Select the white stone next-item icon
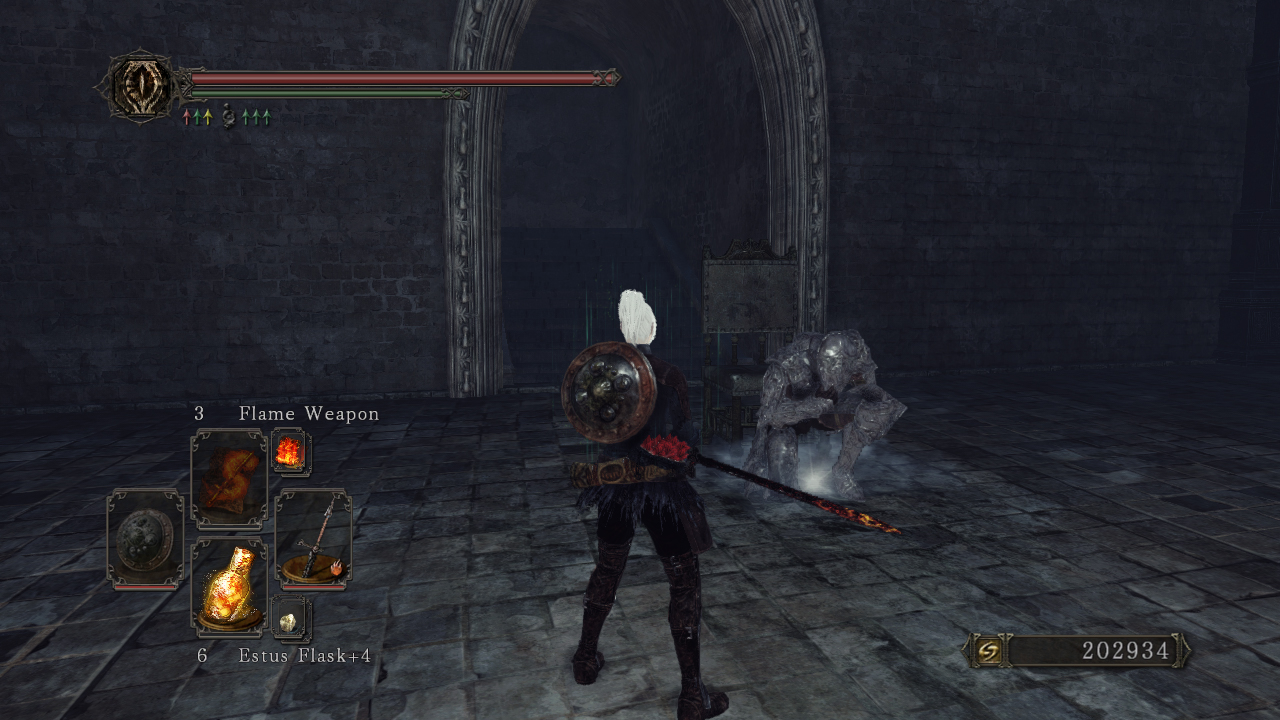 [x=288, y=622]
